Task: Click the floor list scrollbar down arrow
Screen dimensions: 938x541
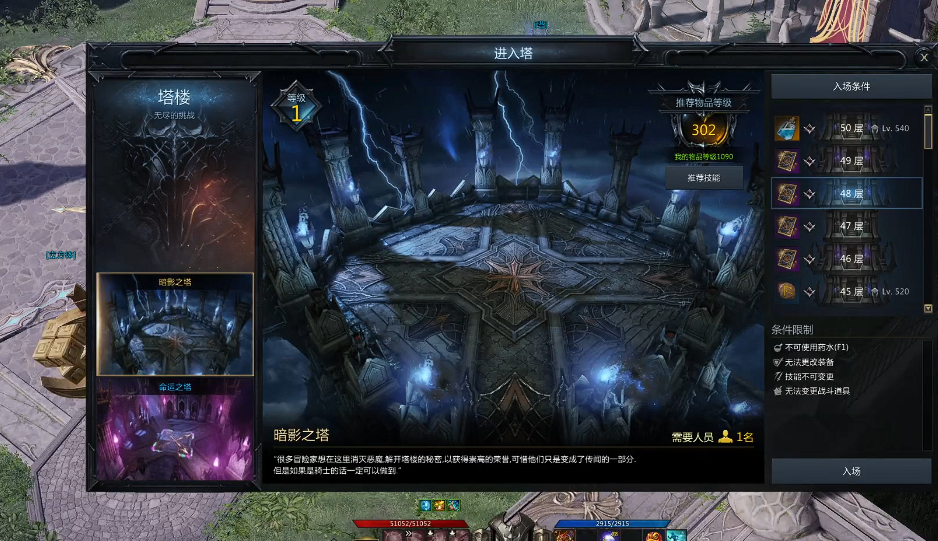Action: pos(928,309)
